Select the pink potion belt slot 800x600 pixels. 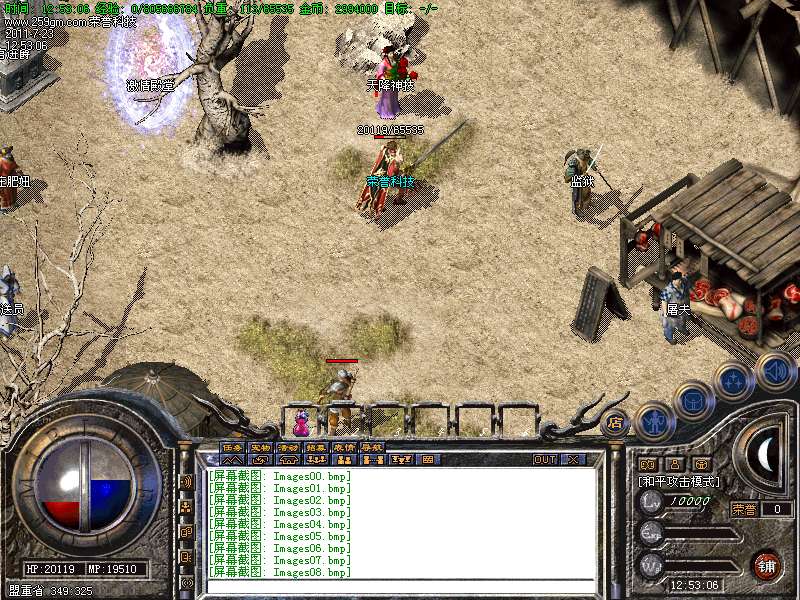(x=301, y=422)
